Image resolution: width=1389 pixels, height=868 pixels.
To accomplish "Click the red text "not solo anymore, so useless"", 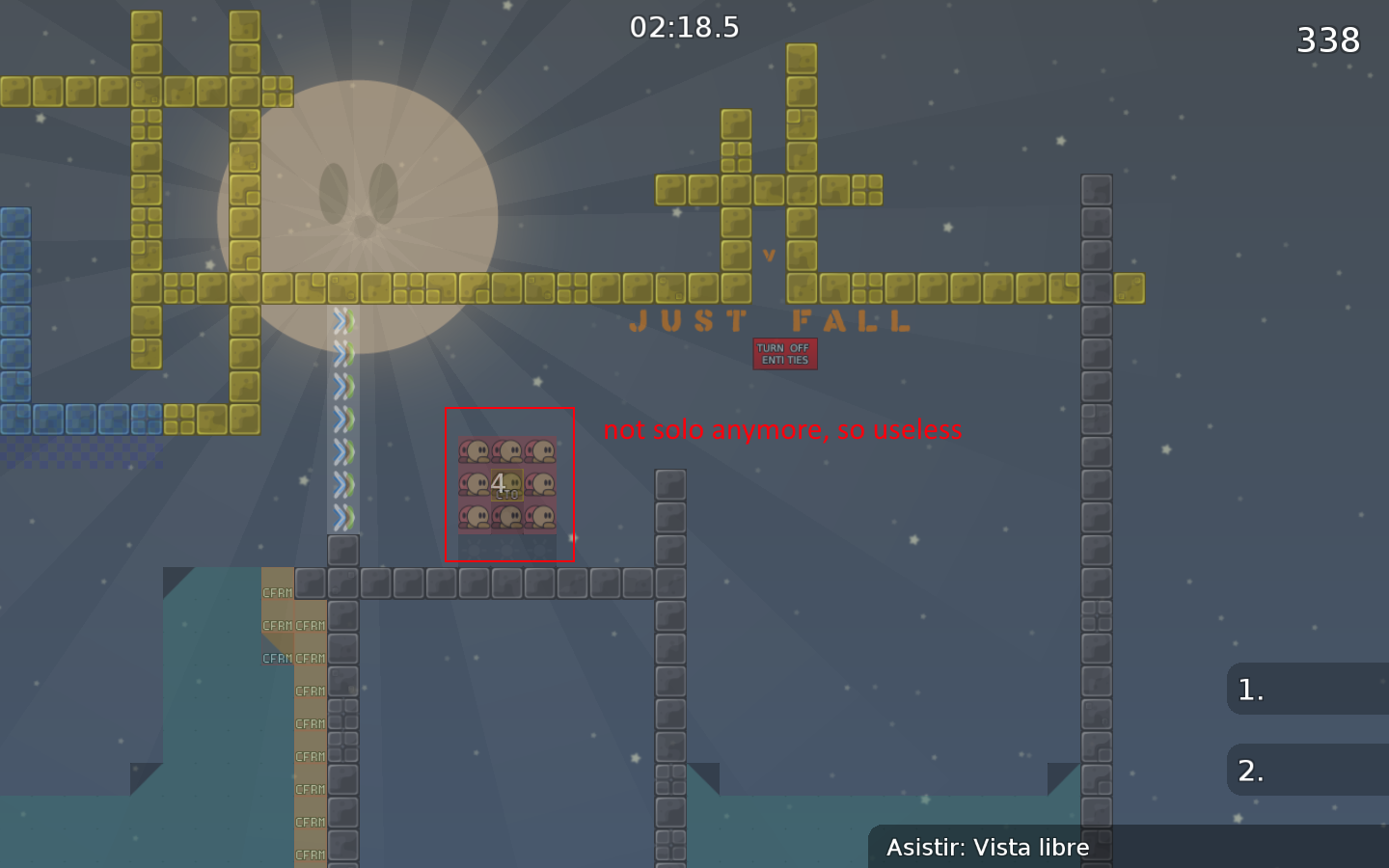I will tap(783, 431).
